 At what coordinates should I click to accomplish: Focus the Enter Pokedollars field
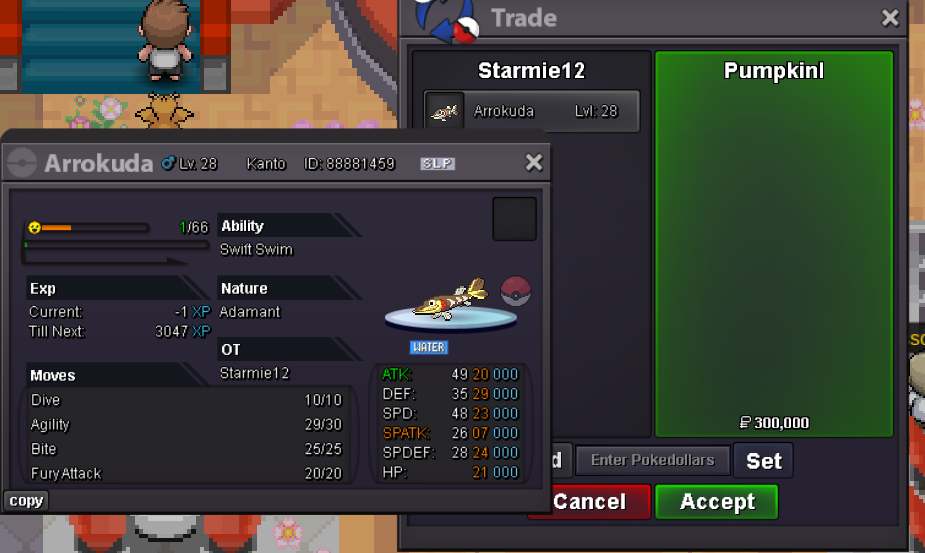click(x=652, y=461)
